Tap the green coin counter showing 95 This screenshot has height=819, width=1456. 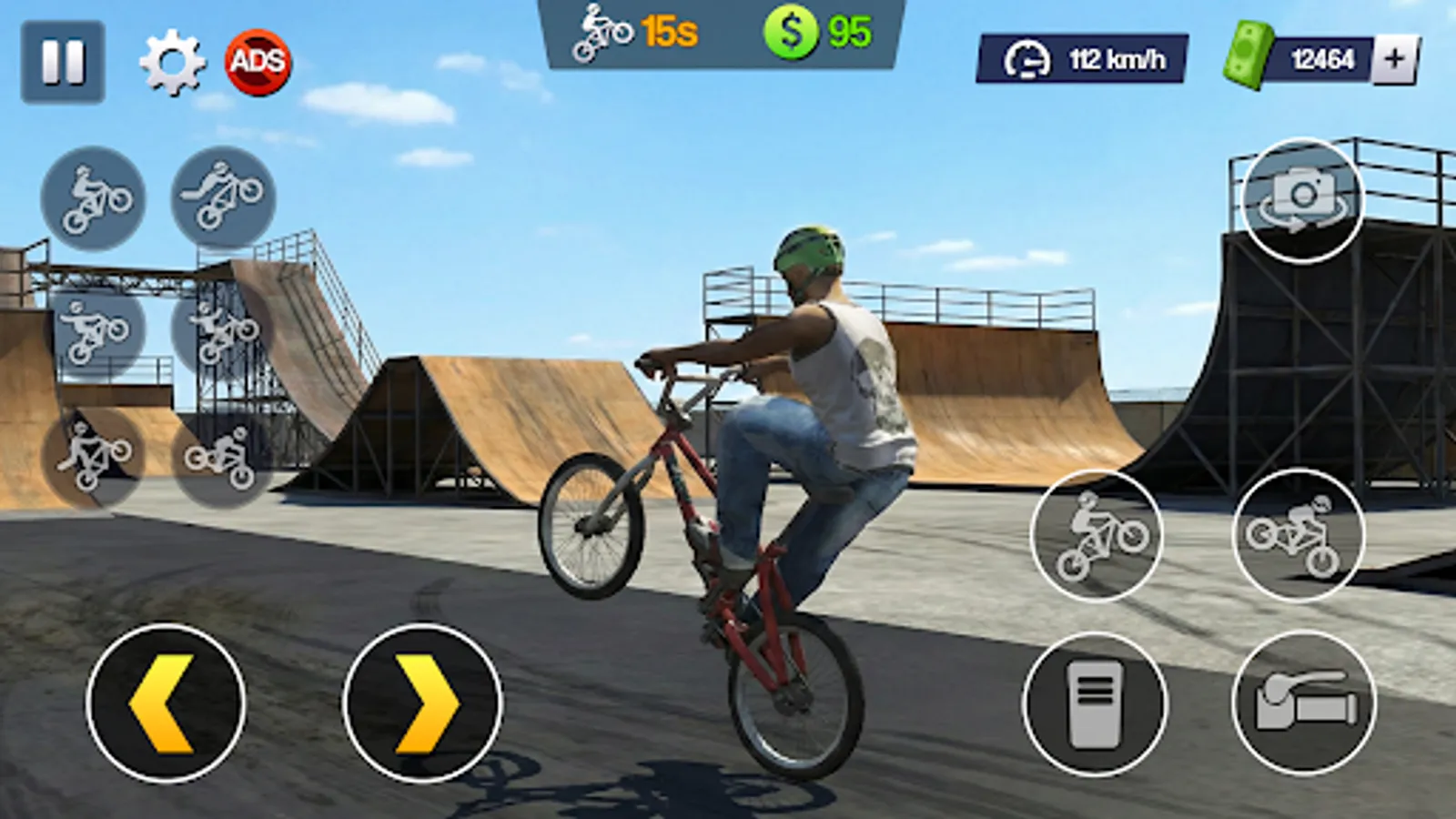click(817, 32)
